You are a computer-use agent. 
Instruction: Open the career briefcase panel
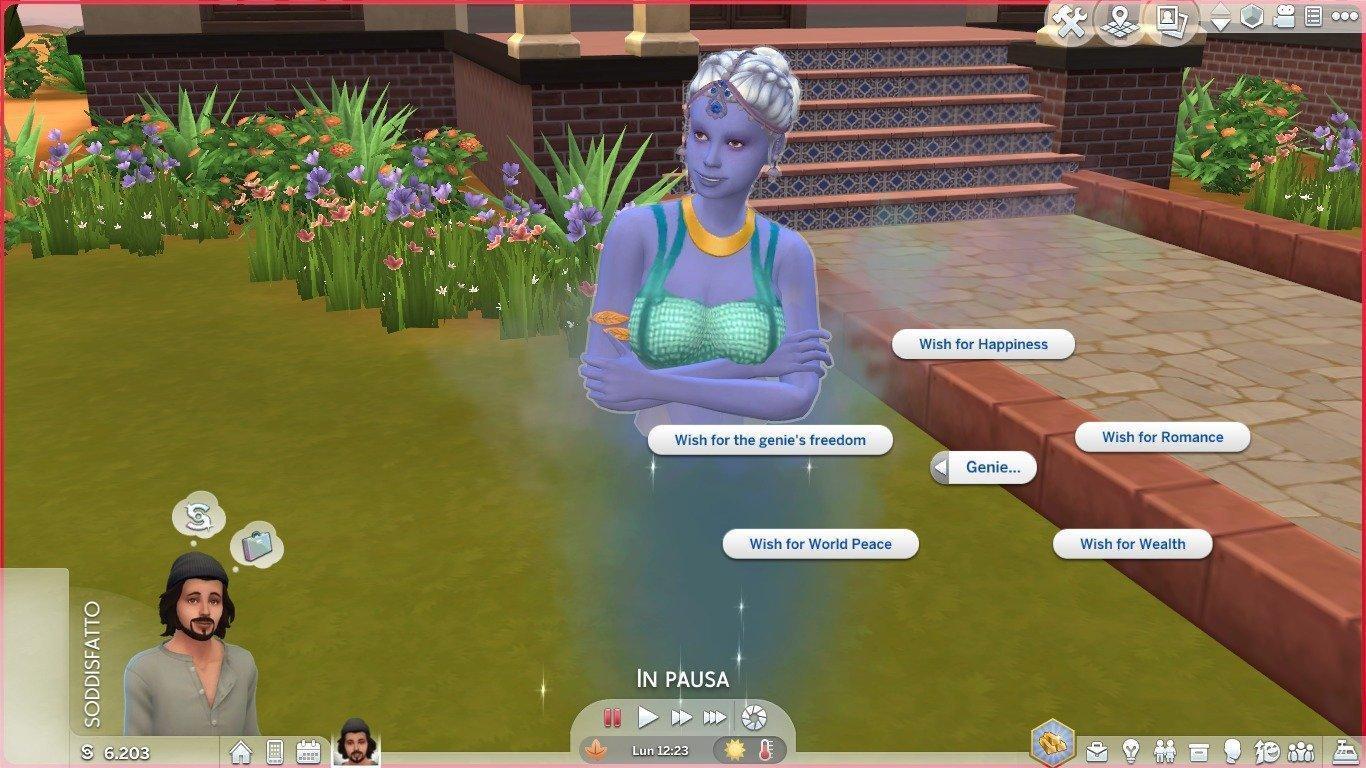pos(1097,750)
